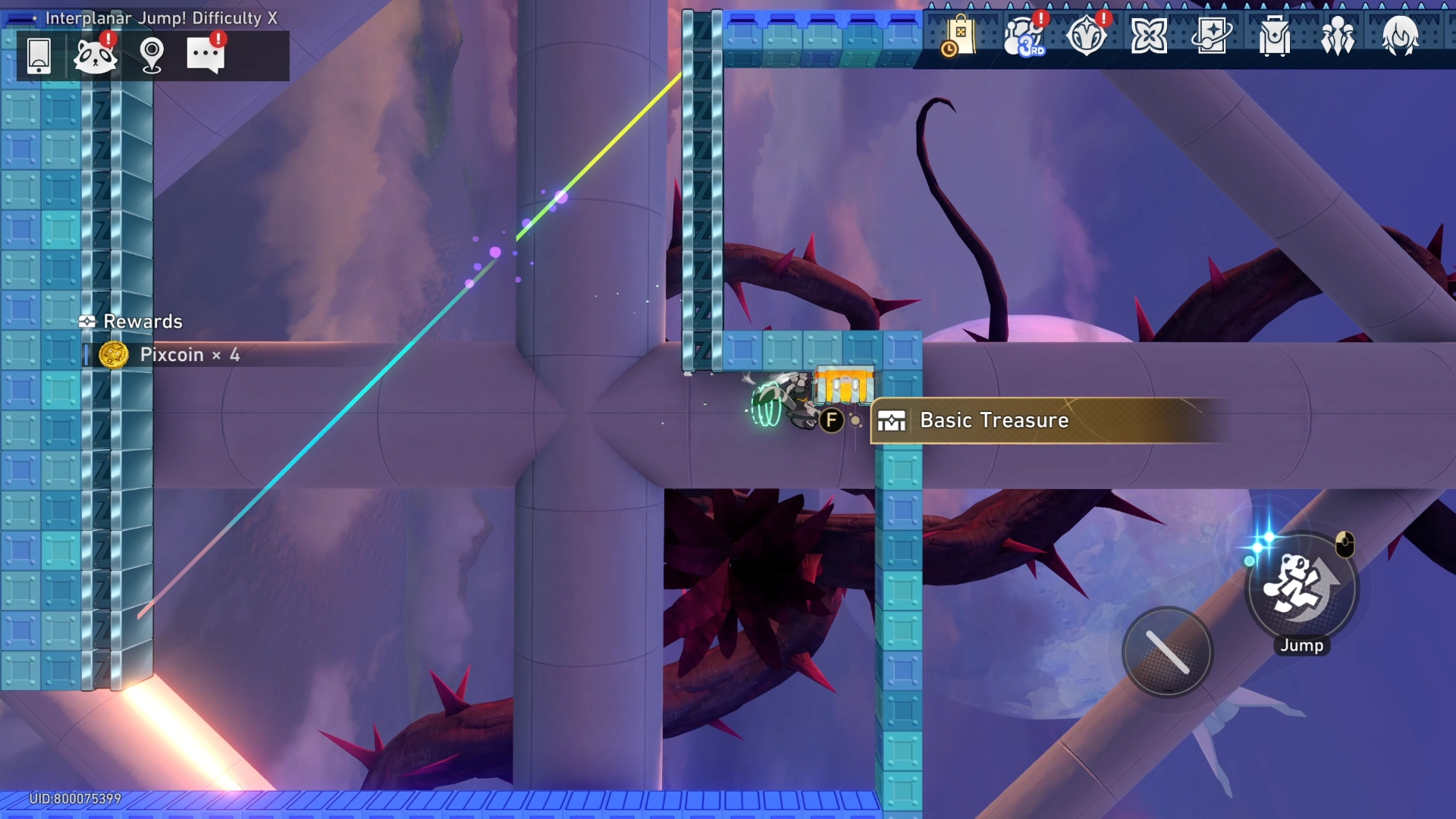Click the shield badge icon with alert

pyautogui.click(x=1087, y=36)
